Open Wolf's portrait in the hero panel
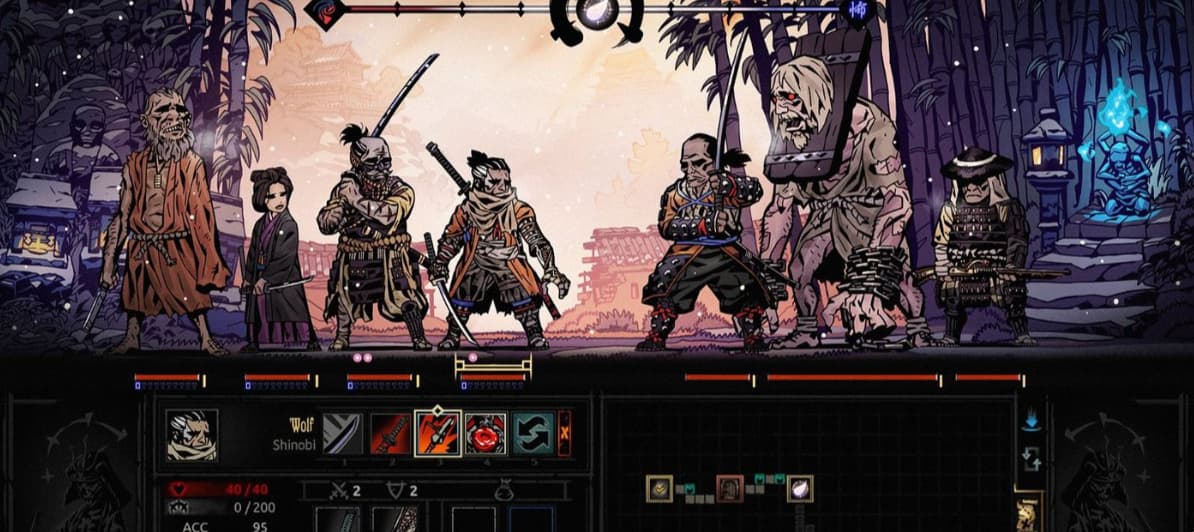 [x=190, y=435]
